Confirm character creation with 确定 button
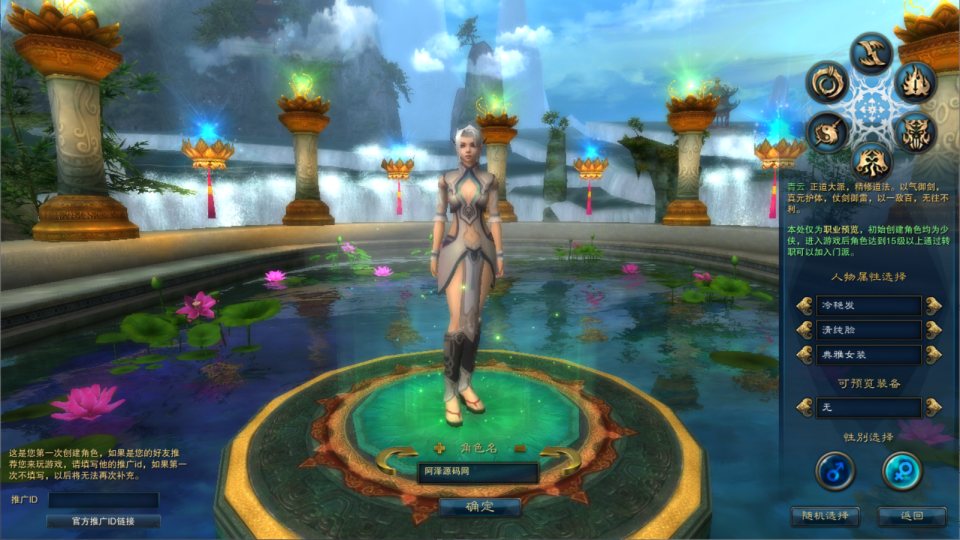The height and width of the screenshot is (540, 960). (480, 507)
